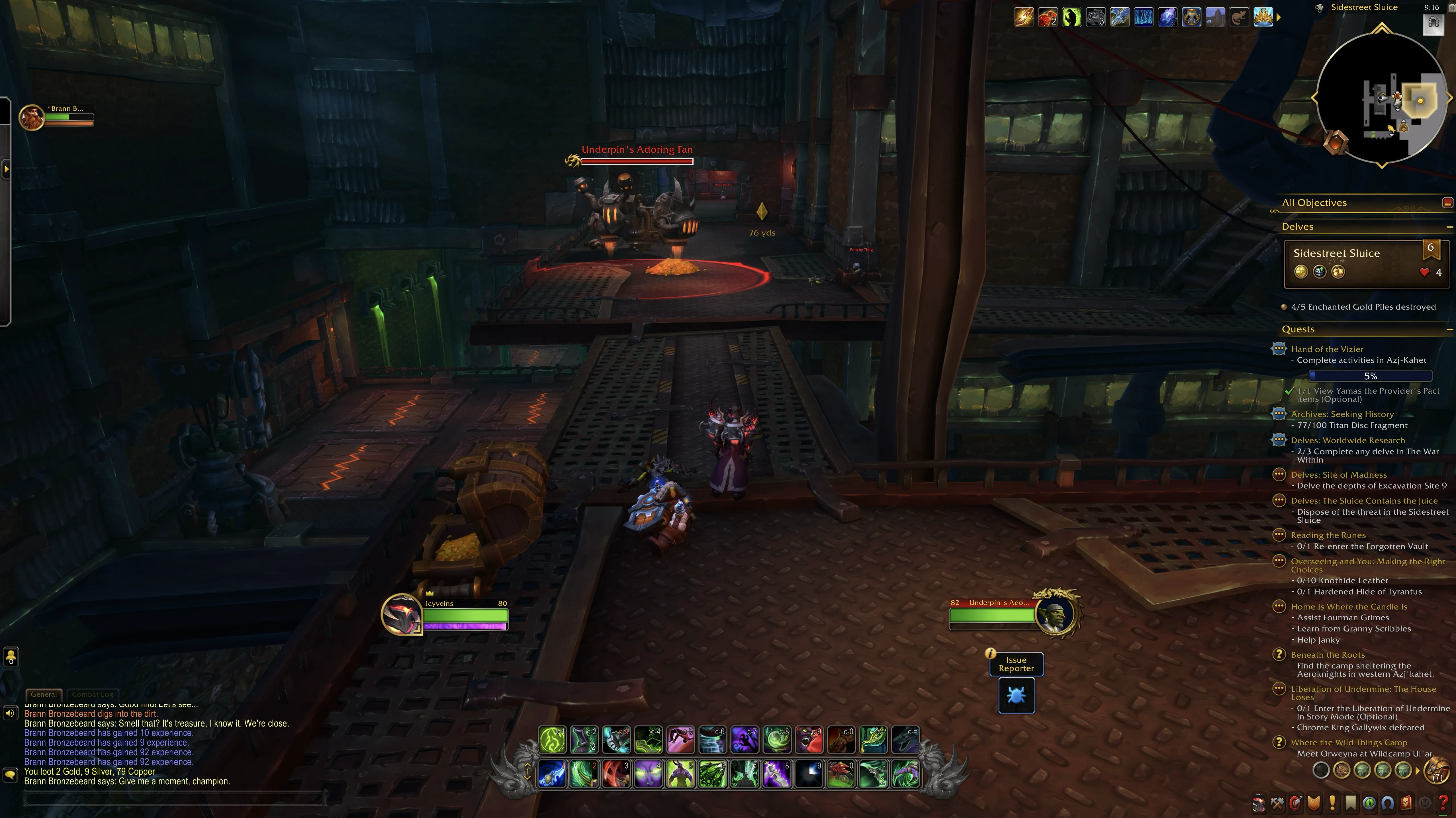Open the Collections horseshoe button
The image size is (1456, 818).
pos(1387,803)
